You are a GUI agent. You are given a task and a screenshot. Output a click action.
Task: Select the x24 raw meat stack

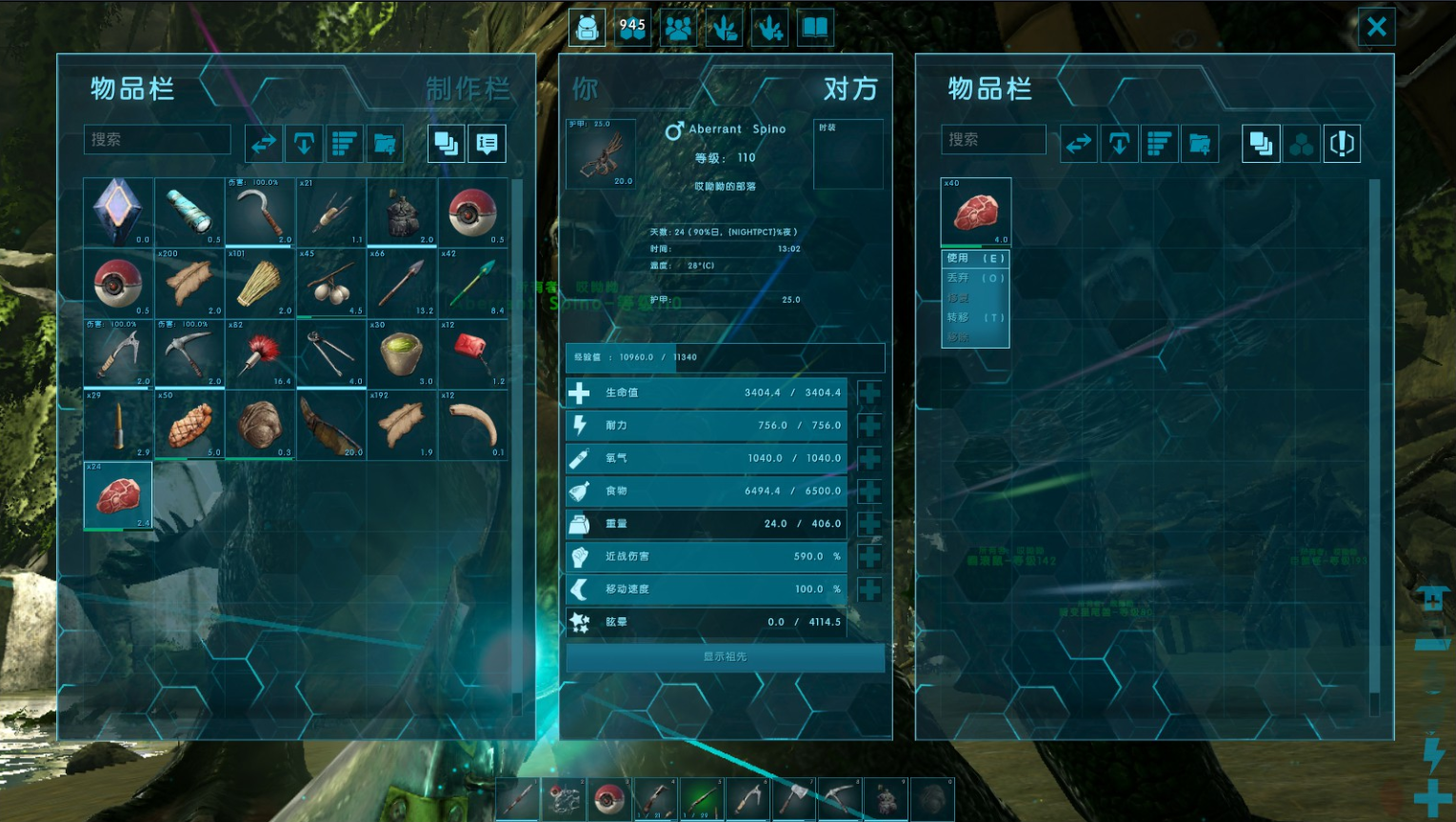click(118, 495)
